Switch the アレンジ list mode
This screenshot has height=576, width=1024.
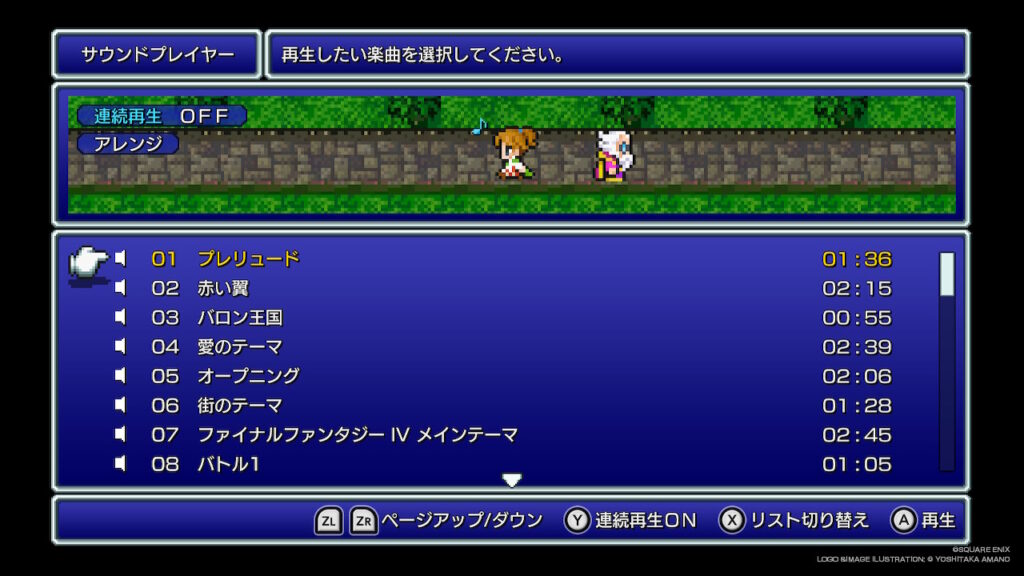point(128,144)
